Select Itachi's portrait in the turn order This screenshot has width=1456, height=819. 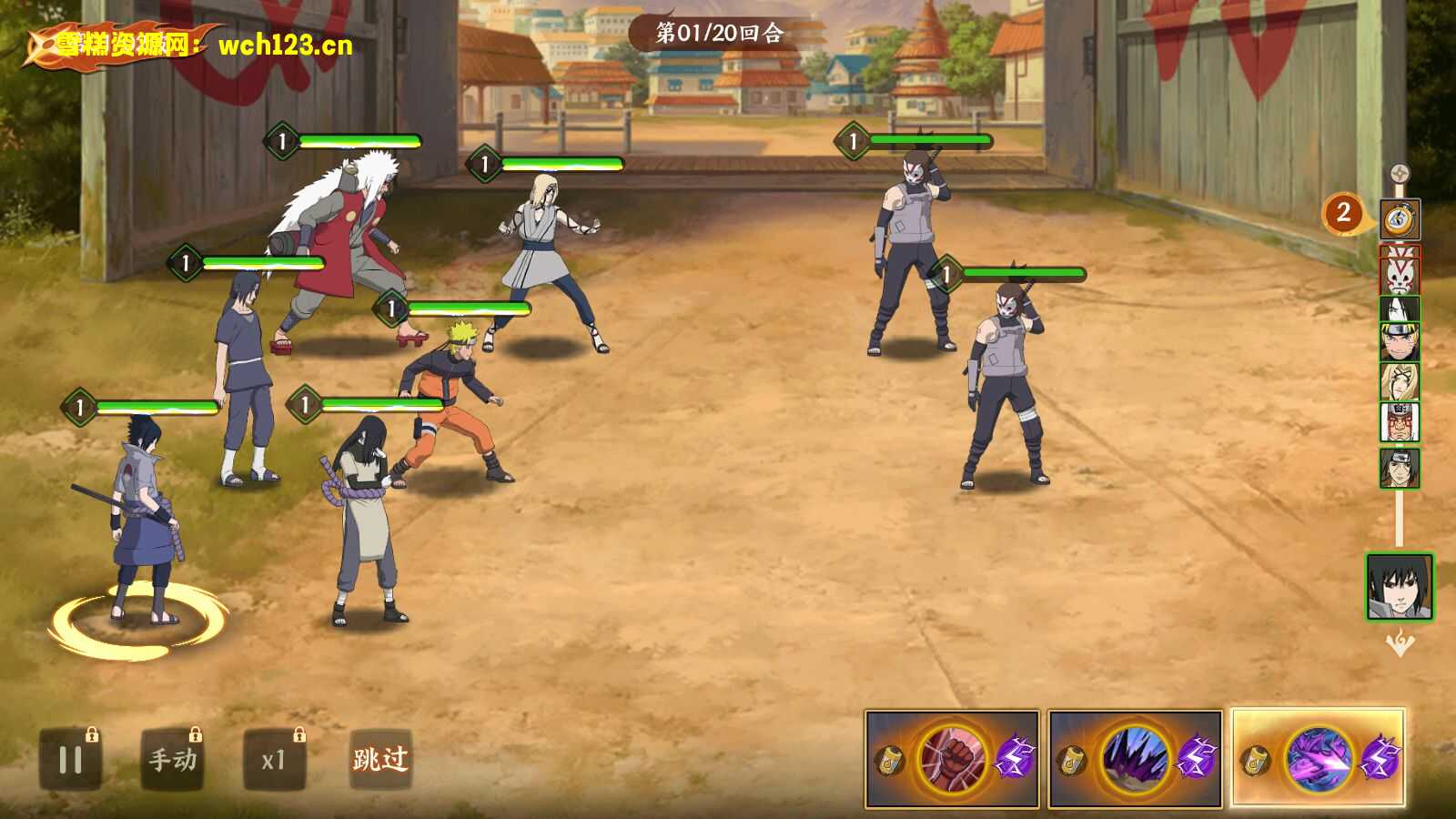(x=1400, y=468)
